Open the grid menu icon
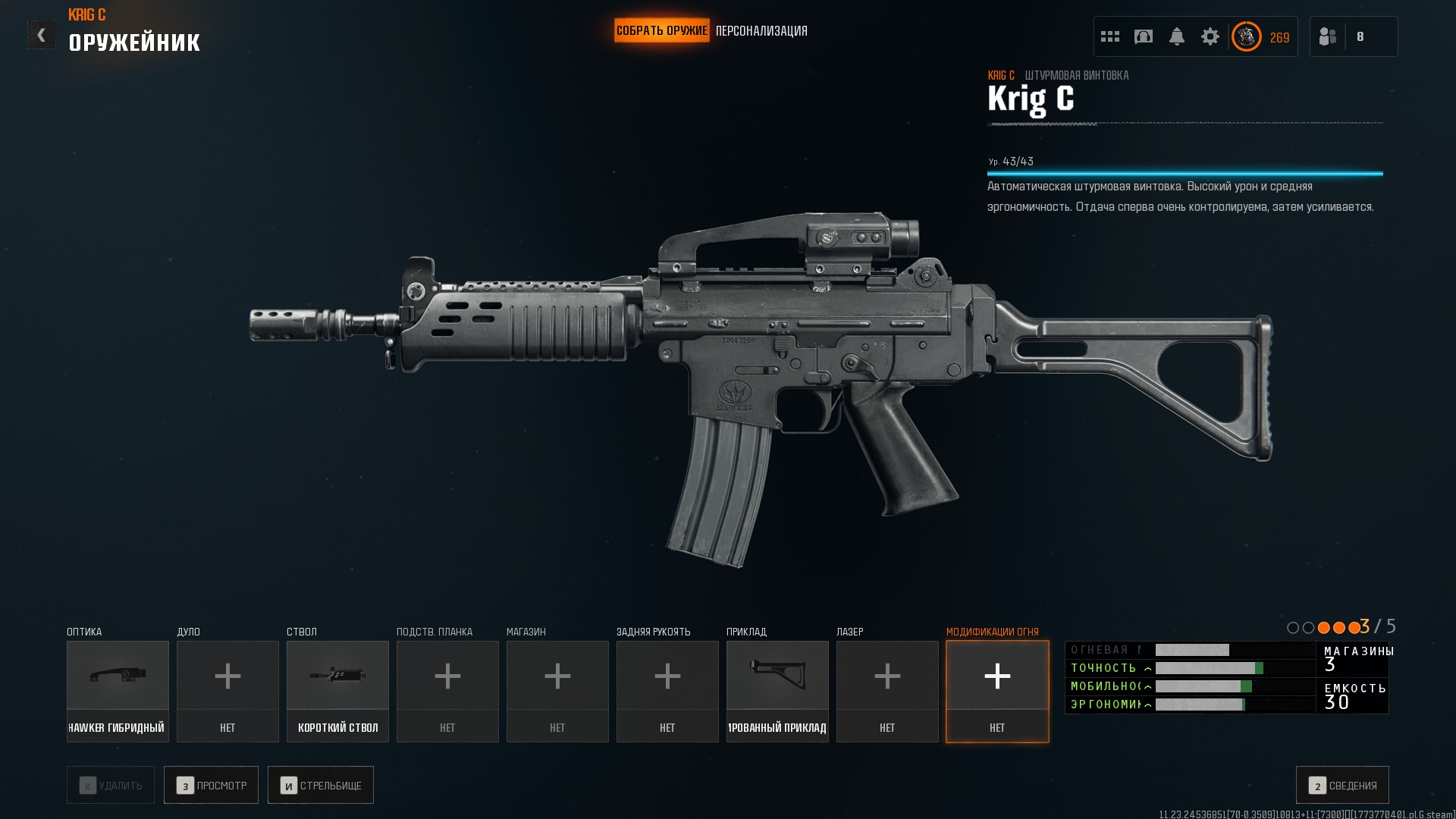This screenshot has width=1456, height=819. (1110, 36)
